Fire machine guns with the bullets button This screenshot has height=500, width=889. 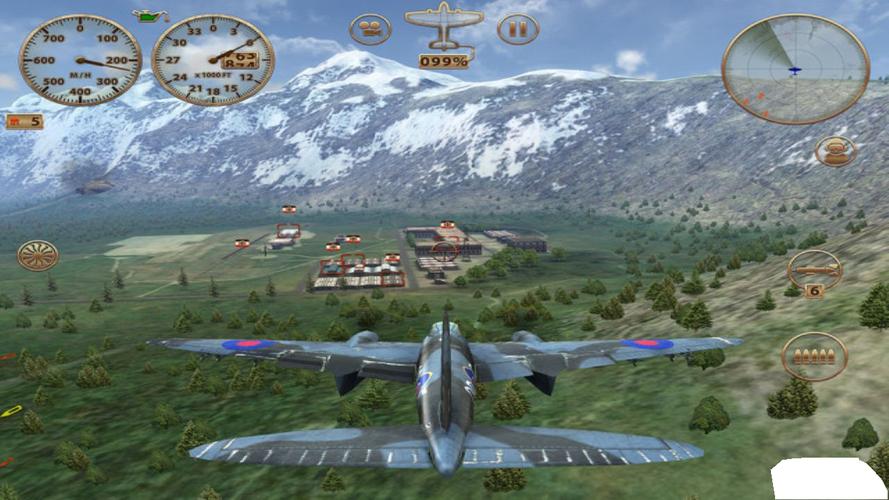[814, 357]
